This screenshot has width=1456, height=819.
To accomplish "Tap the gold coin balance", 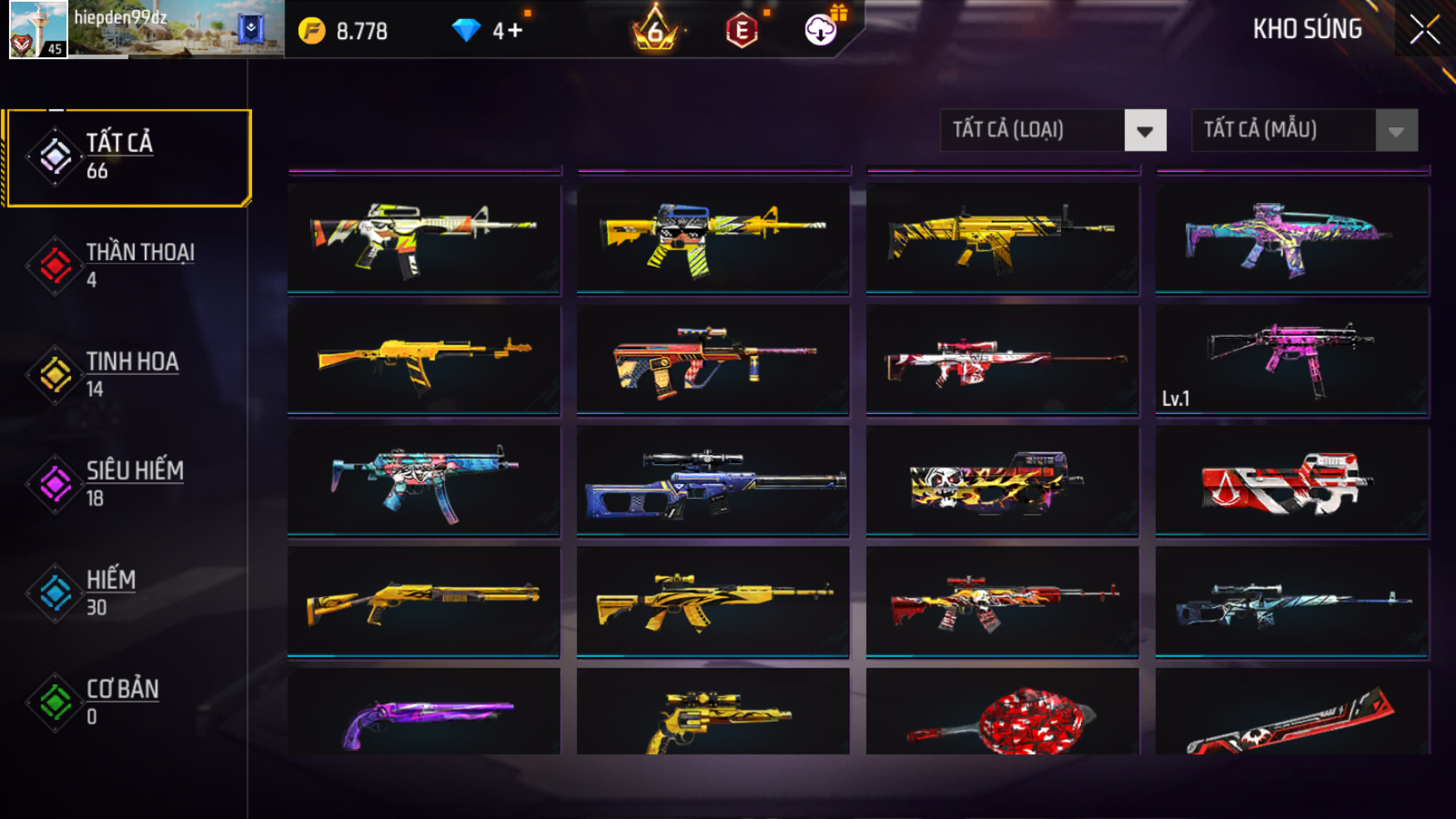I will pos(343,32).
